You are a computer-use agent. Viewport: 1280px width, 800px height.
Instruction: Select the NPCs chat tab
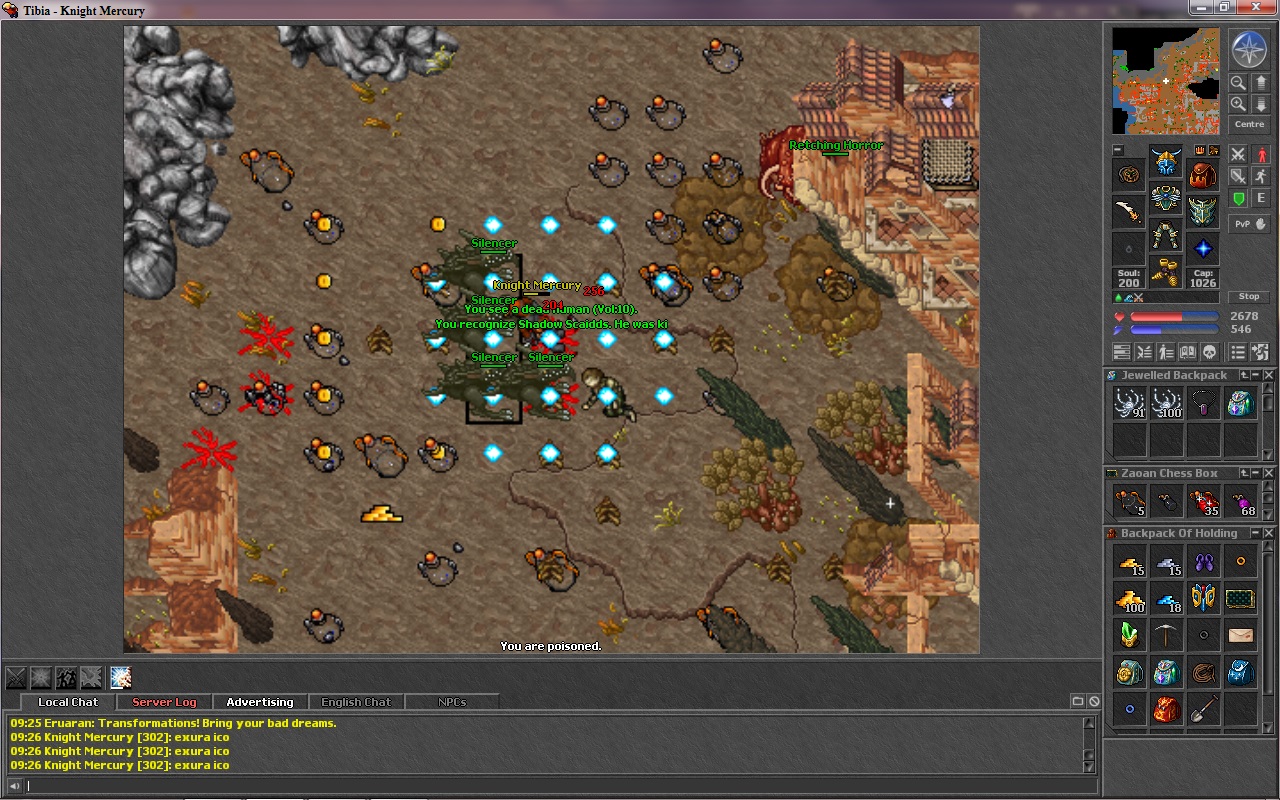coord(452,702)
